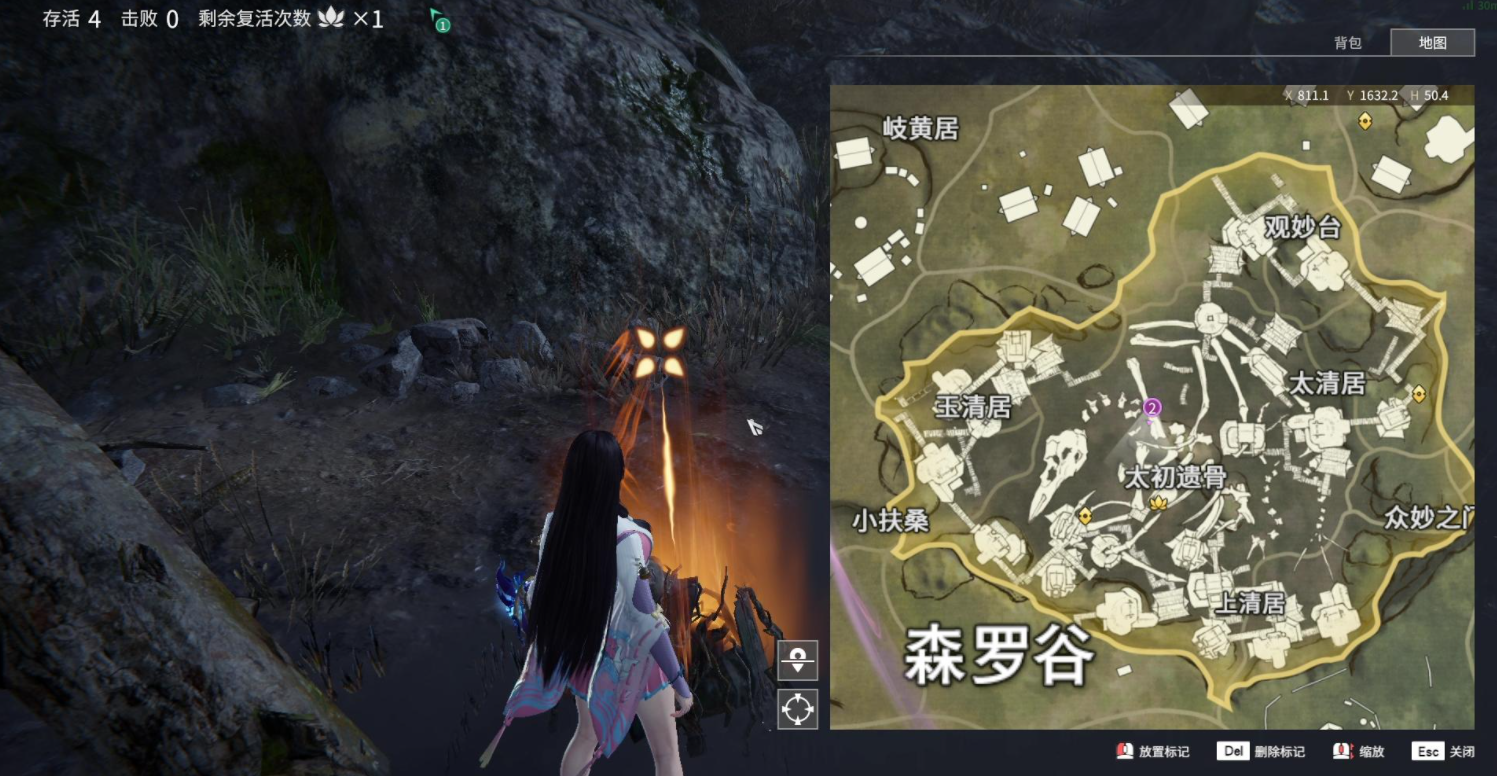Select the 地图 map tab

[x=1432, y=43]
